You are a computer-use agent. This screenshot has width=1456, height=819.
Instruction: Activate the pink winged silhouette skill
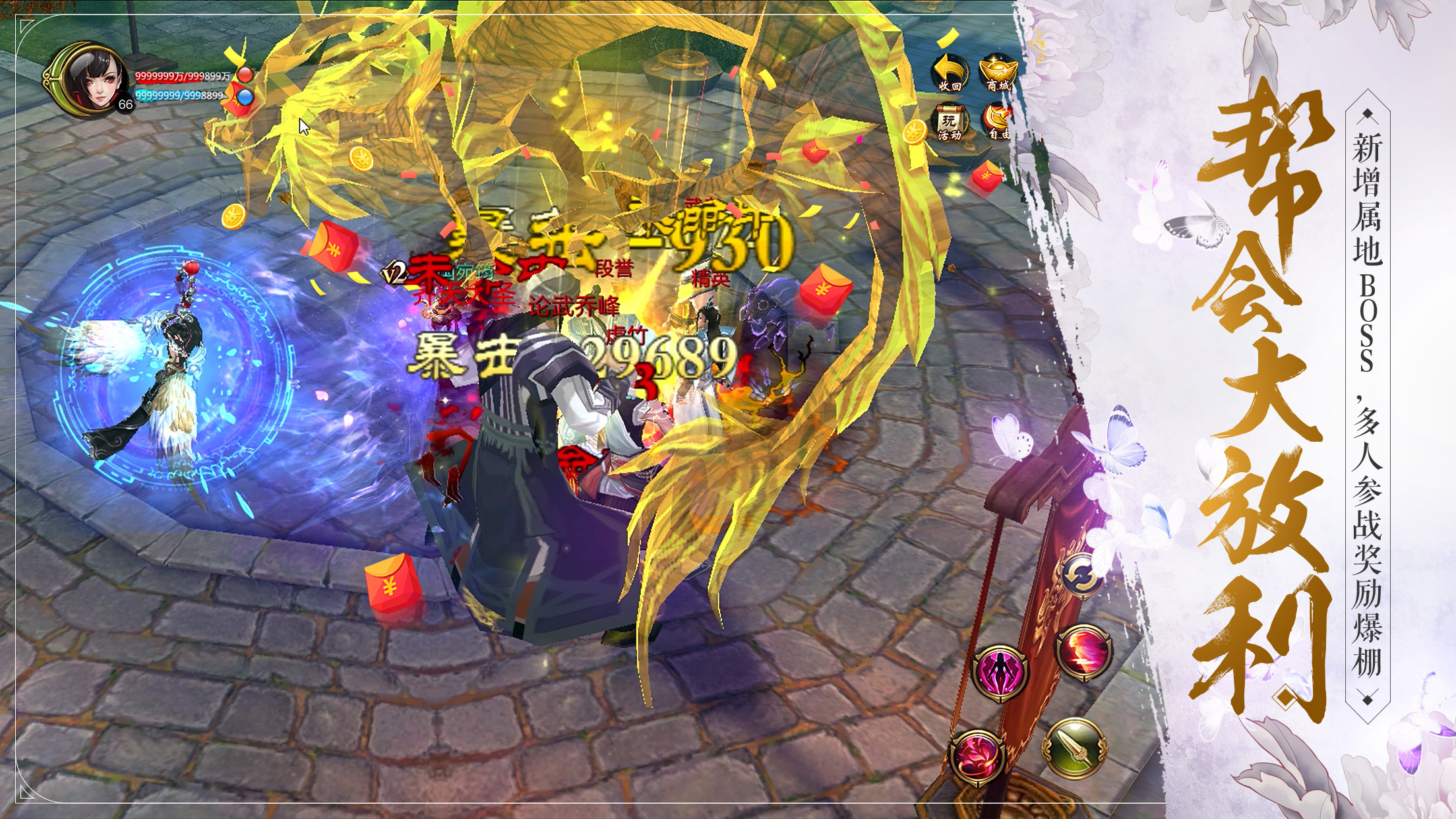1000,673
